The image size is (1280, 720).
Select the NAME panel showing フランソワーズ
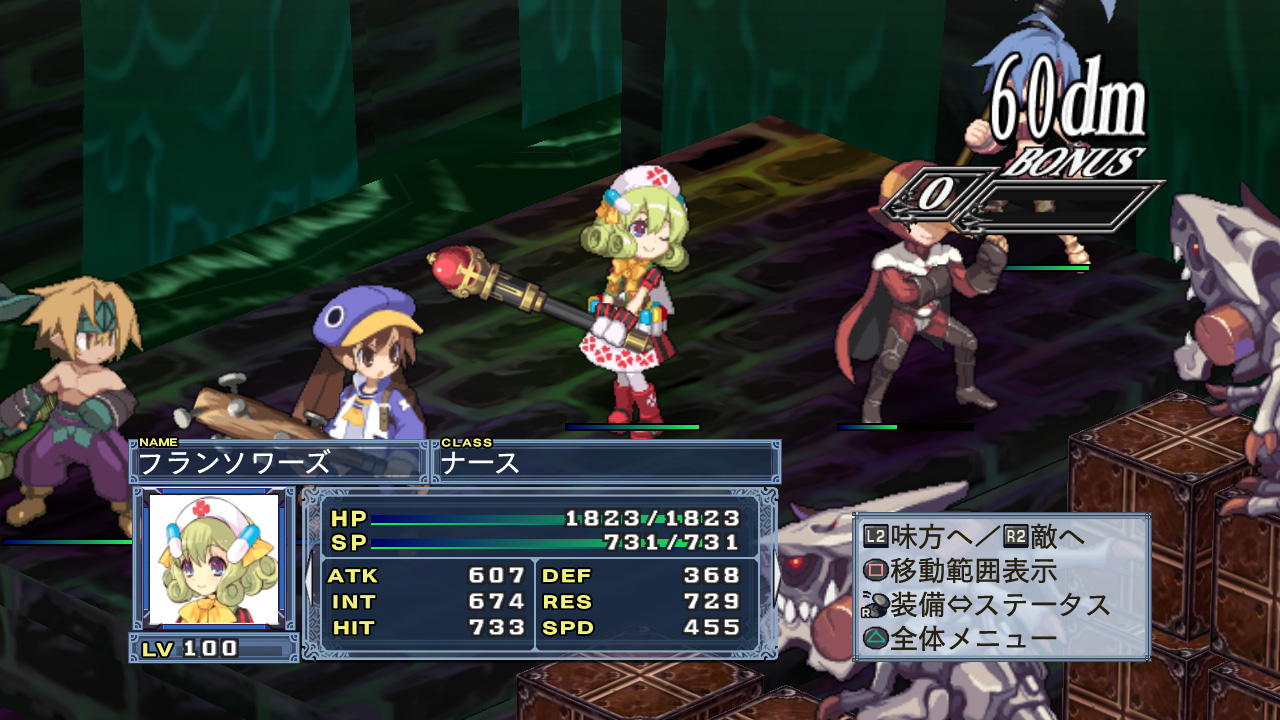click(278, 462)
